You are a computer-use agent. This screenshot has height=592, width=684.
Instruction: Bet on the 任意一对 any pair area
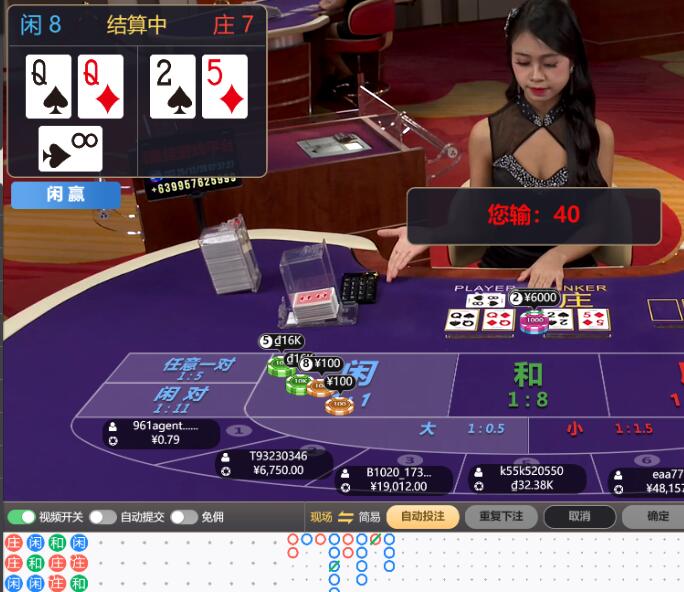195,368
